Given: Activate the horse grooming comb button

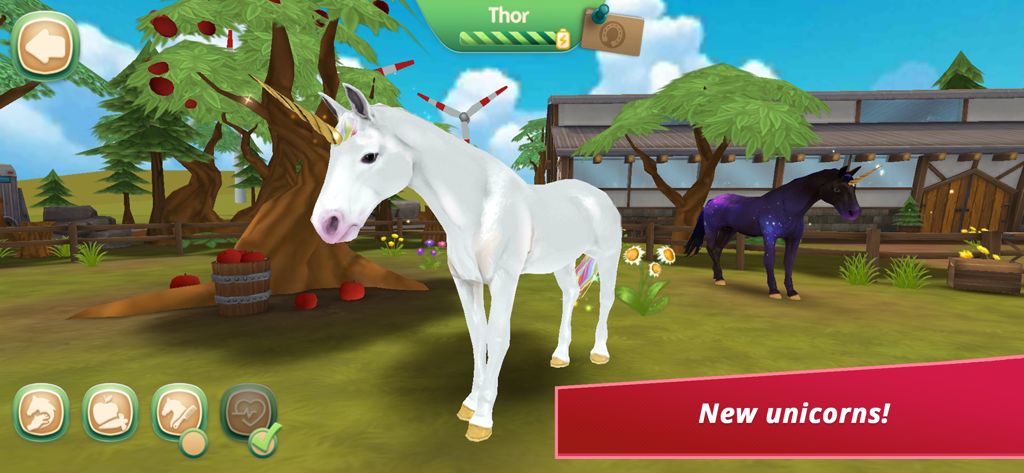Looking at the screenshot, I should pos(178,412).
